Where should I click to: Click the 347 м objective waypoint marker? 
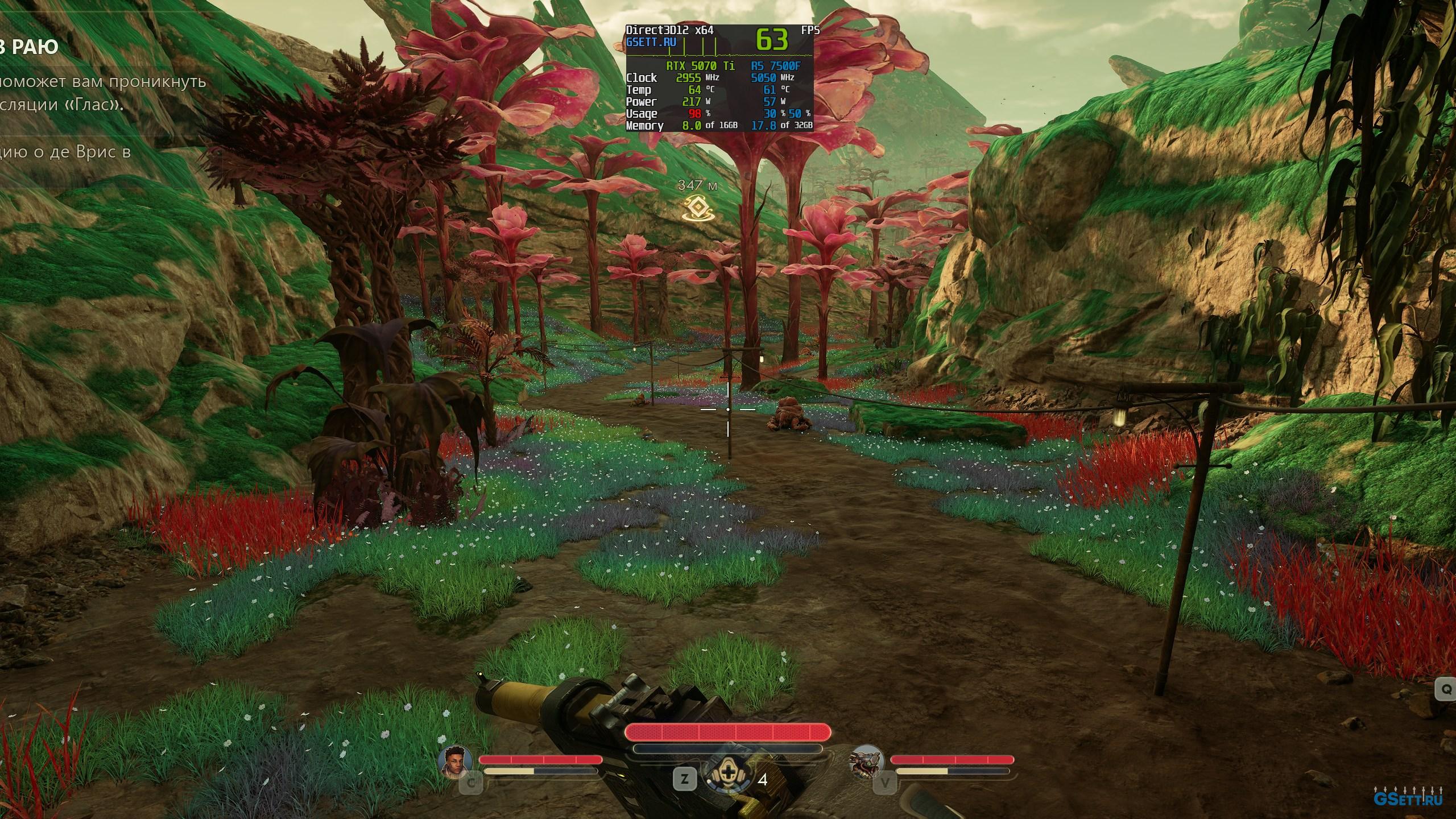coord(697,209)
